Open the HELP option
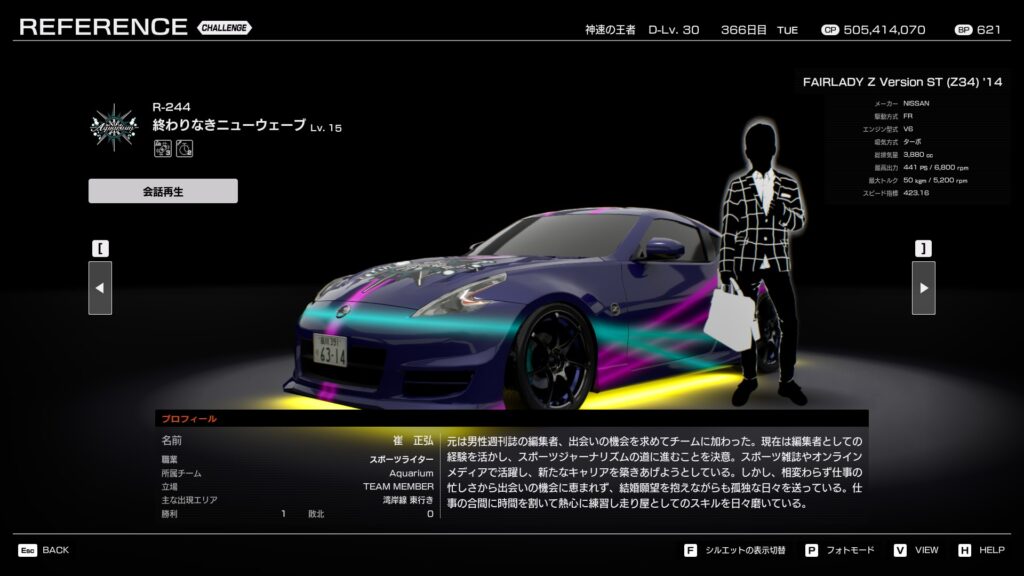This screenshot has width=1024, height=576. tap(981, 550)
